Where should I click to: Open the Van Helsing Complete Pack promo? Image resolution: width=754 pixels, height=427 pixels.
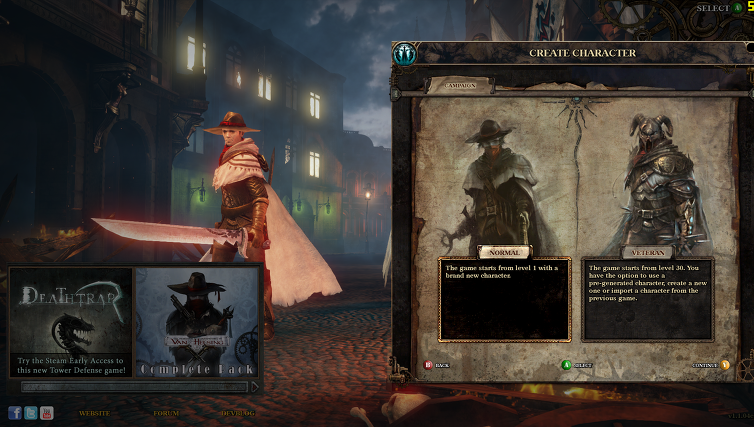pos(197,321)
